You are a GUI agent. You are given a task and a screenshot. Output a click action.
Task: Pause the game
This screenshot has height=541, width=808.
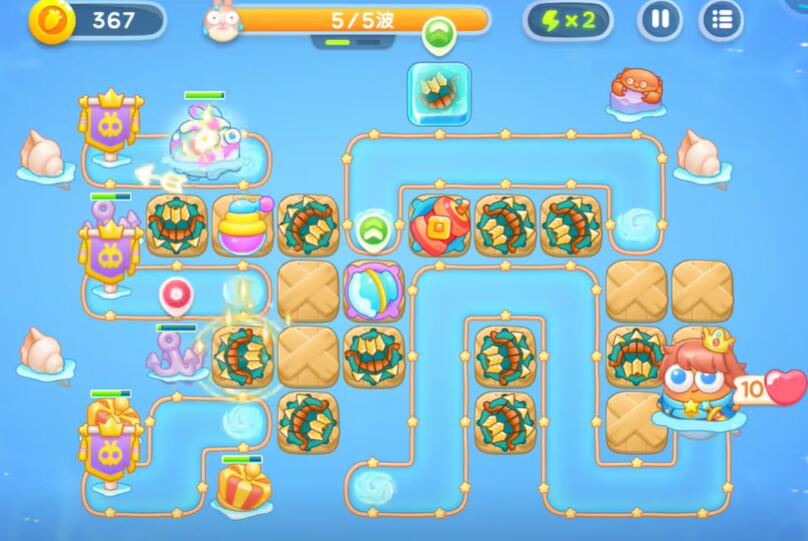coord(660,19)
